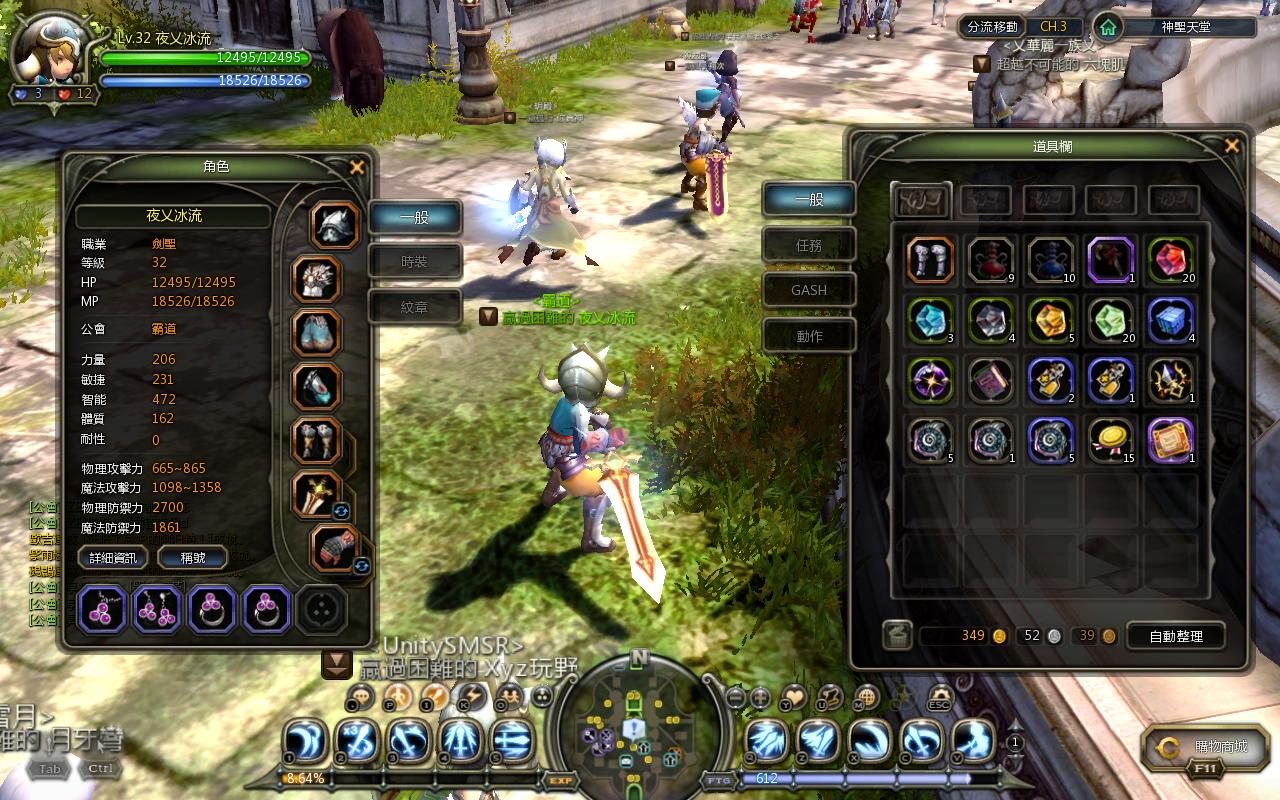Select the yellow cube stack of 5
This screenshot has height=800, width=1280.
tap(1050, 320)
